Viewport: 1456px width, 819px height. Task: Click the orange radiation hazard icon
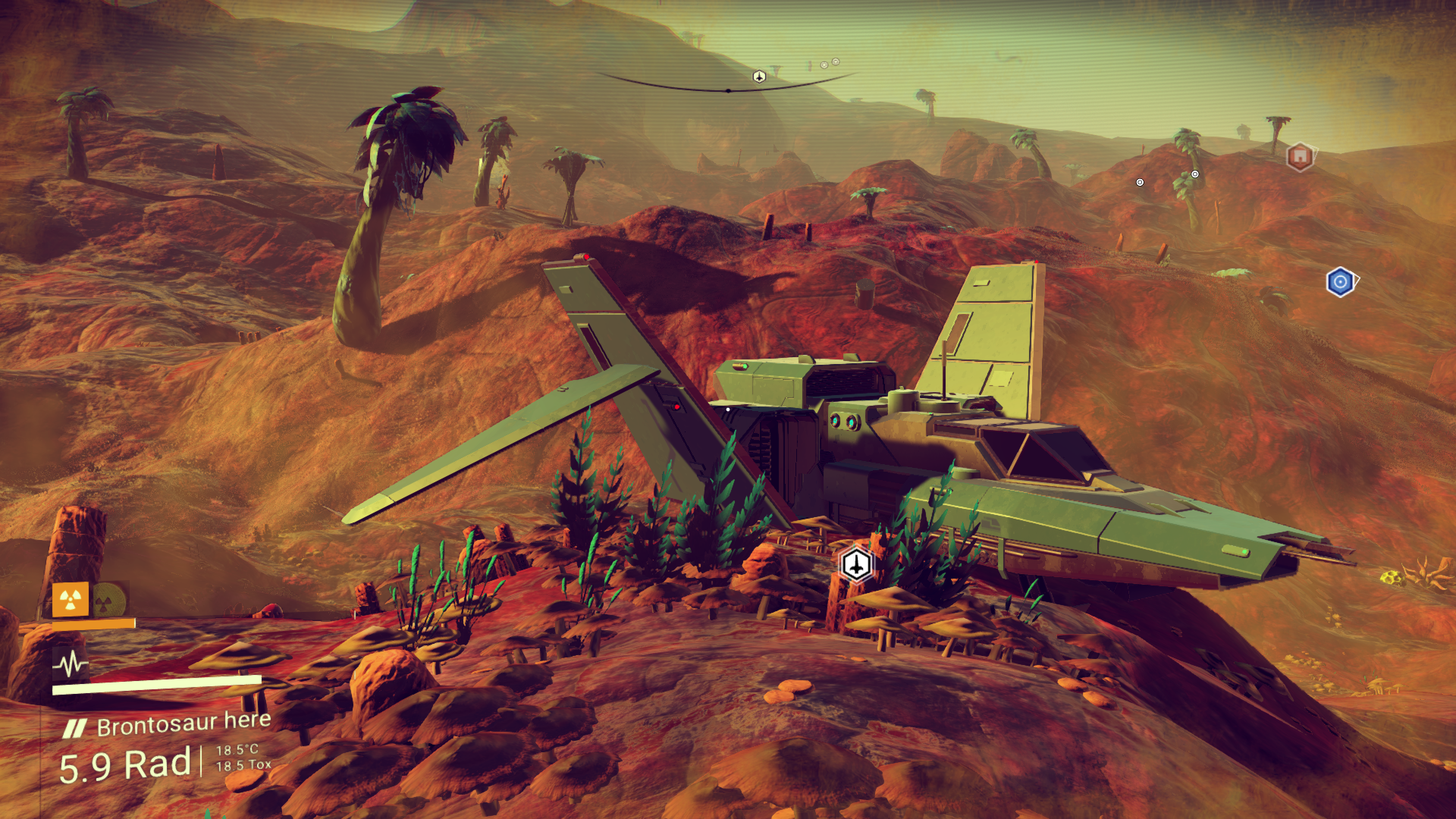pyautogui.click(x=71, y=600)
